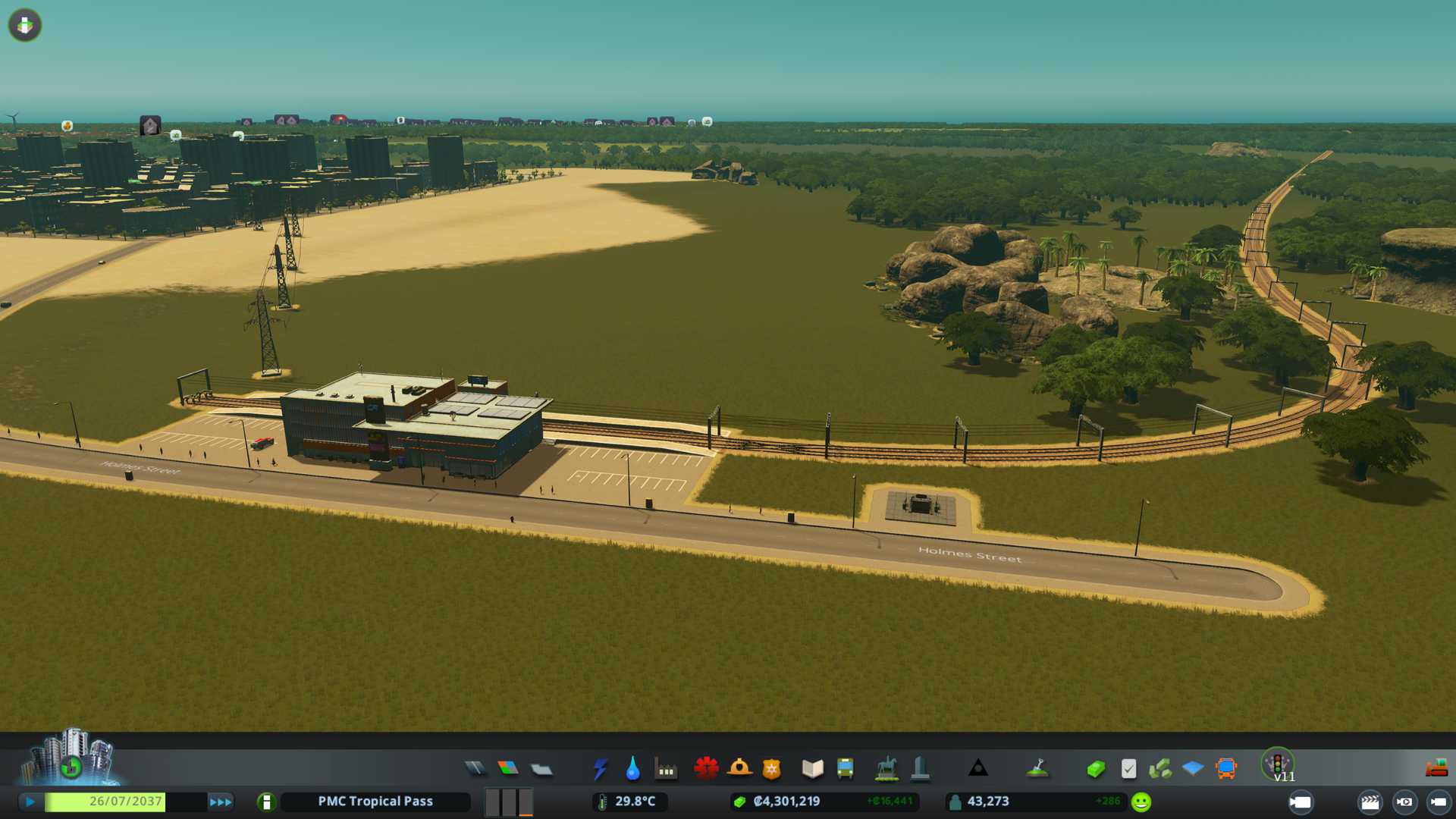1456x819 pixels.
Task: Open the landscaping shovel tool
Action: pos(1037,769)
